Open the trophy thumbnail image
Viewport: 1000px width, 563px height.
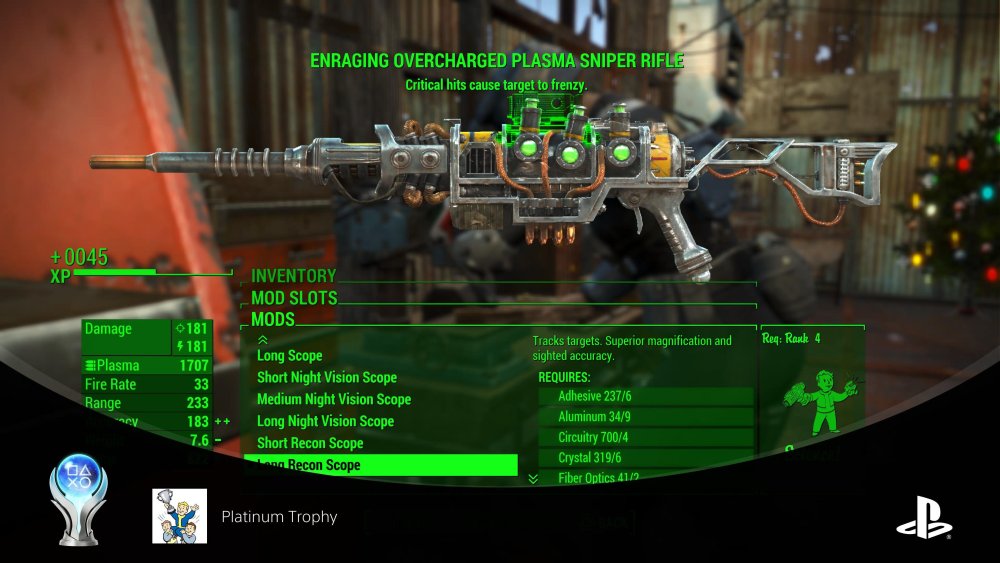click(180, 516)
